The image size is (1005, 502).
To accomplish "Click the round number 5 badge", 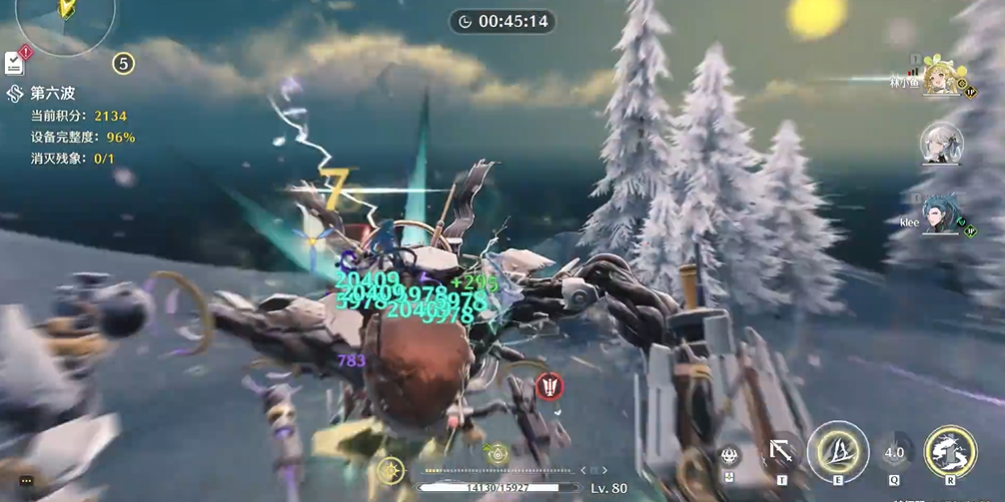I will pos(123,63).
